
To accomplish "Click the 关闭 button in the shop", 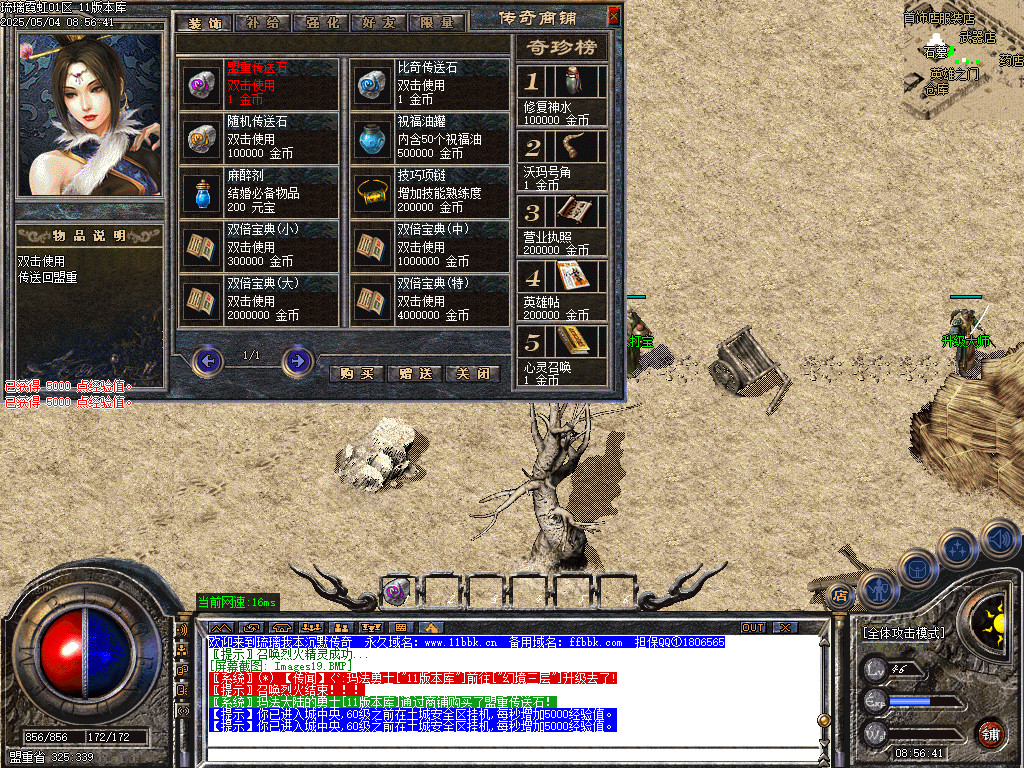I will pos(472,374).
